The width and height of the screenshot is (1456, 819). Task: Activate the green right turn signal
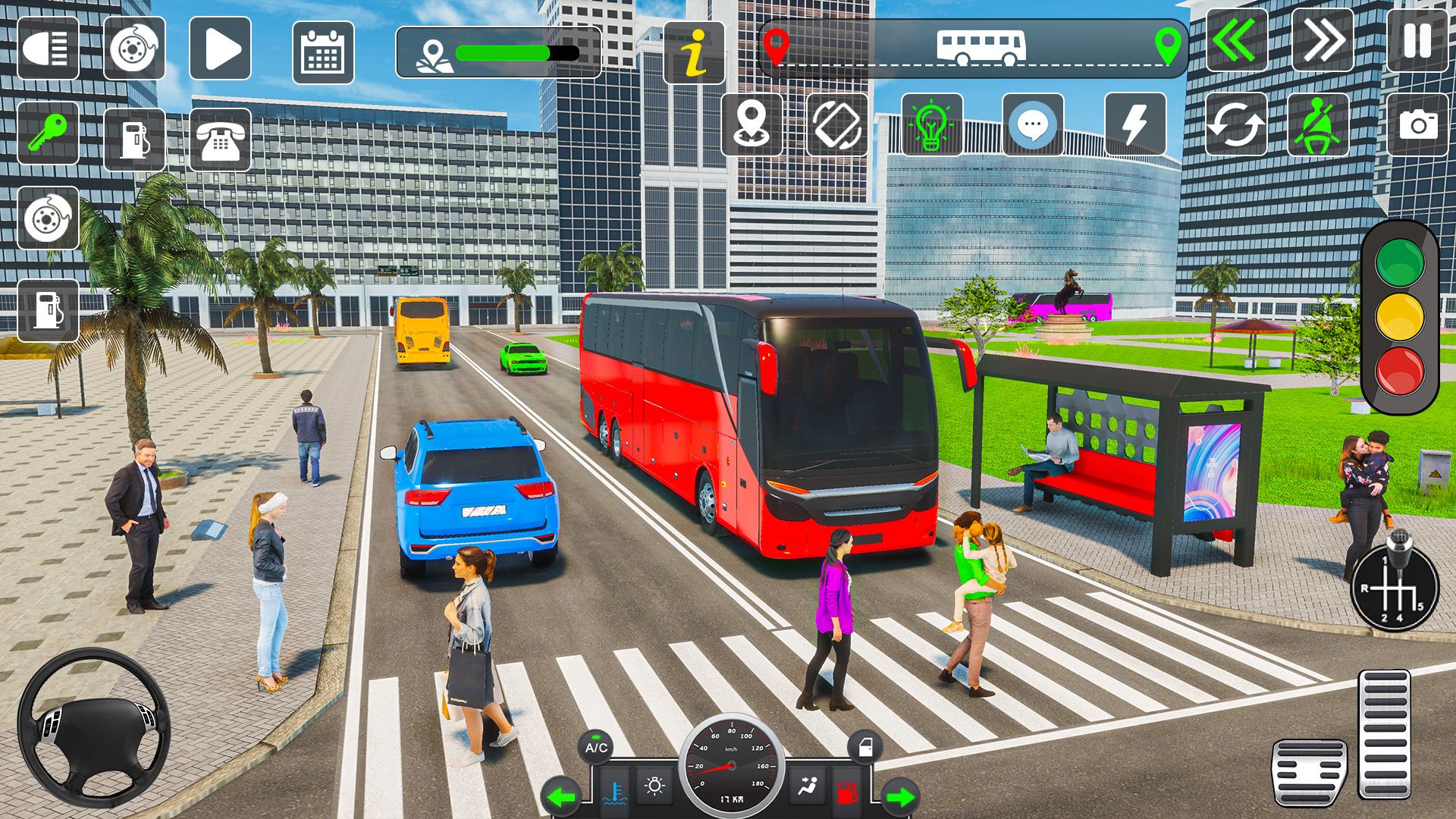pos(901,797)
